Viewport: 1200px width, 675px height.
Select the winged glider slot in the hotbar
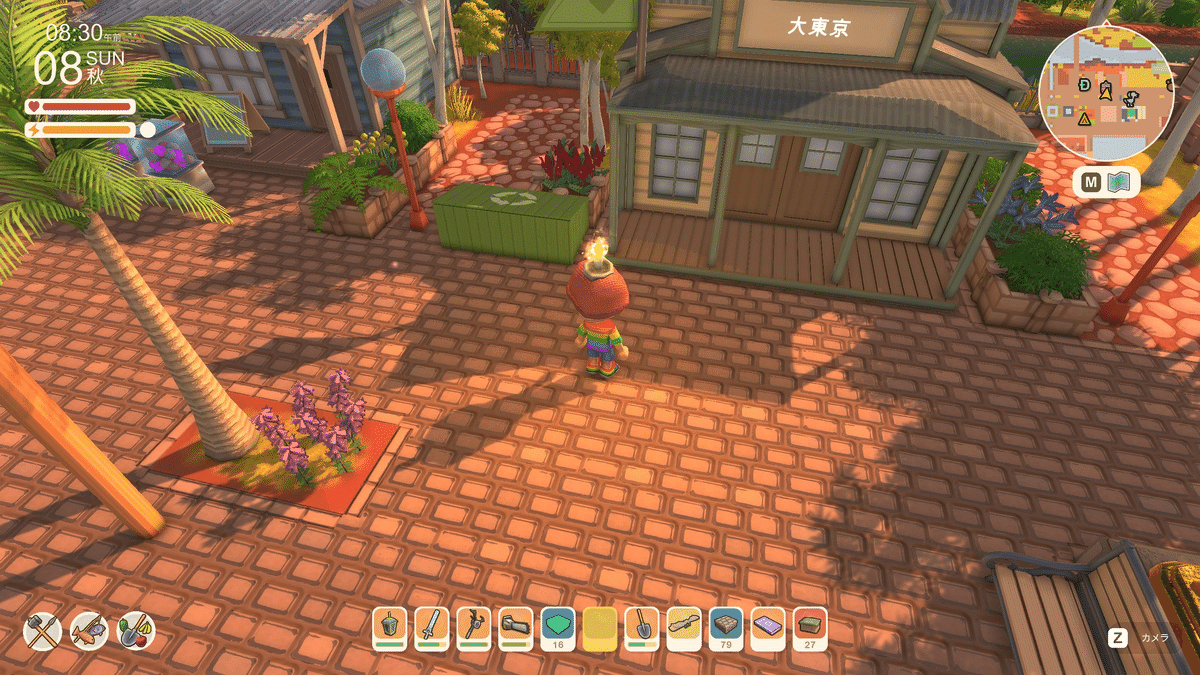pos(684,626)
